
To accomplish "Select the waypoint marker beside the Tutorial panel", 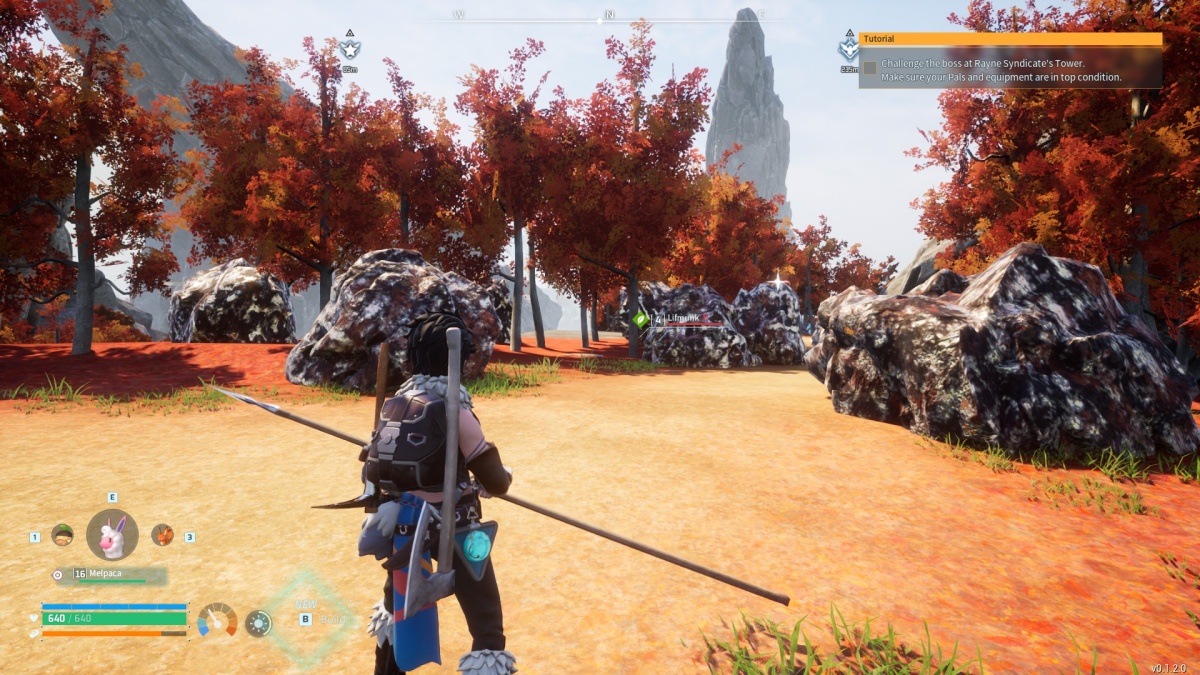I will 848,48.
